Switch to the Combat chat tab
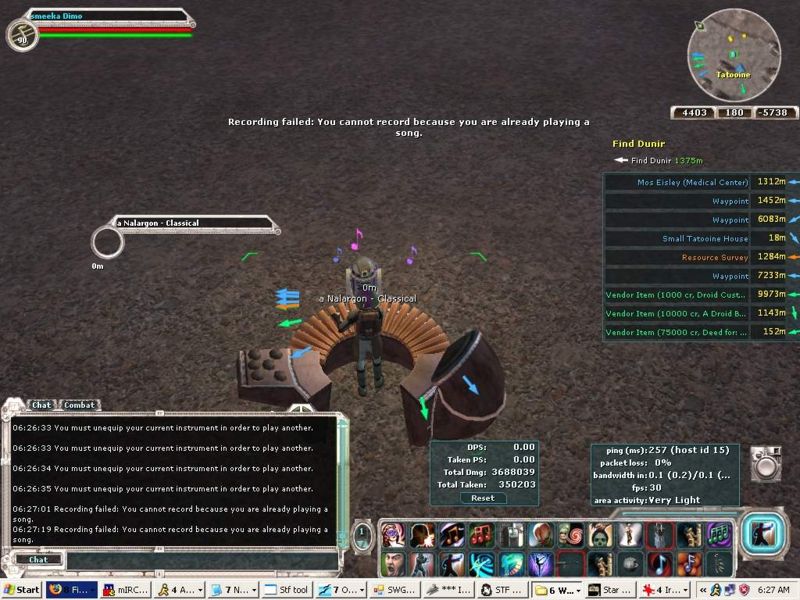The width and height of the screenshot is (800, 600). tap(80, 405)
